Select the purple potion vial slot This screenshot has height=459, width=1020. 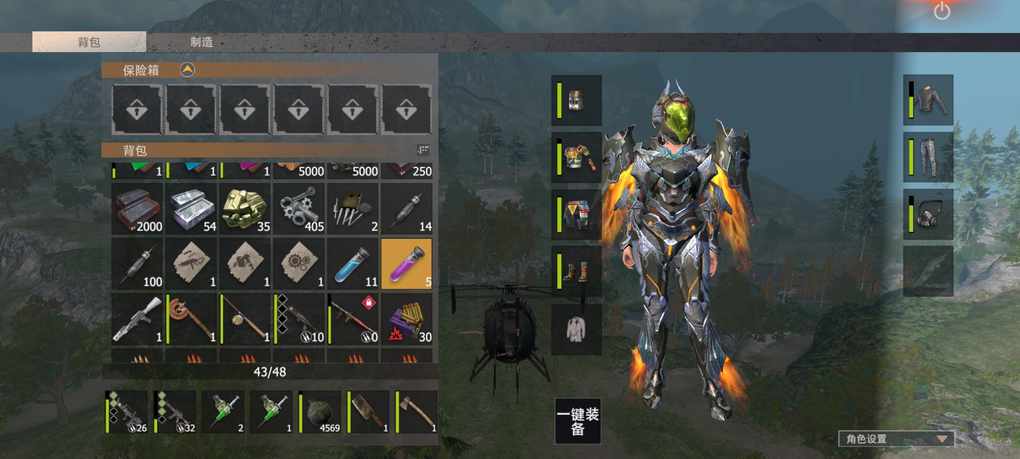click(x=406, y=263)
